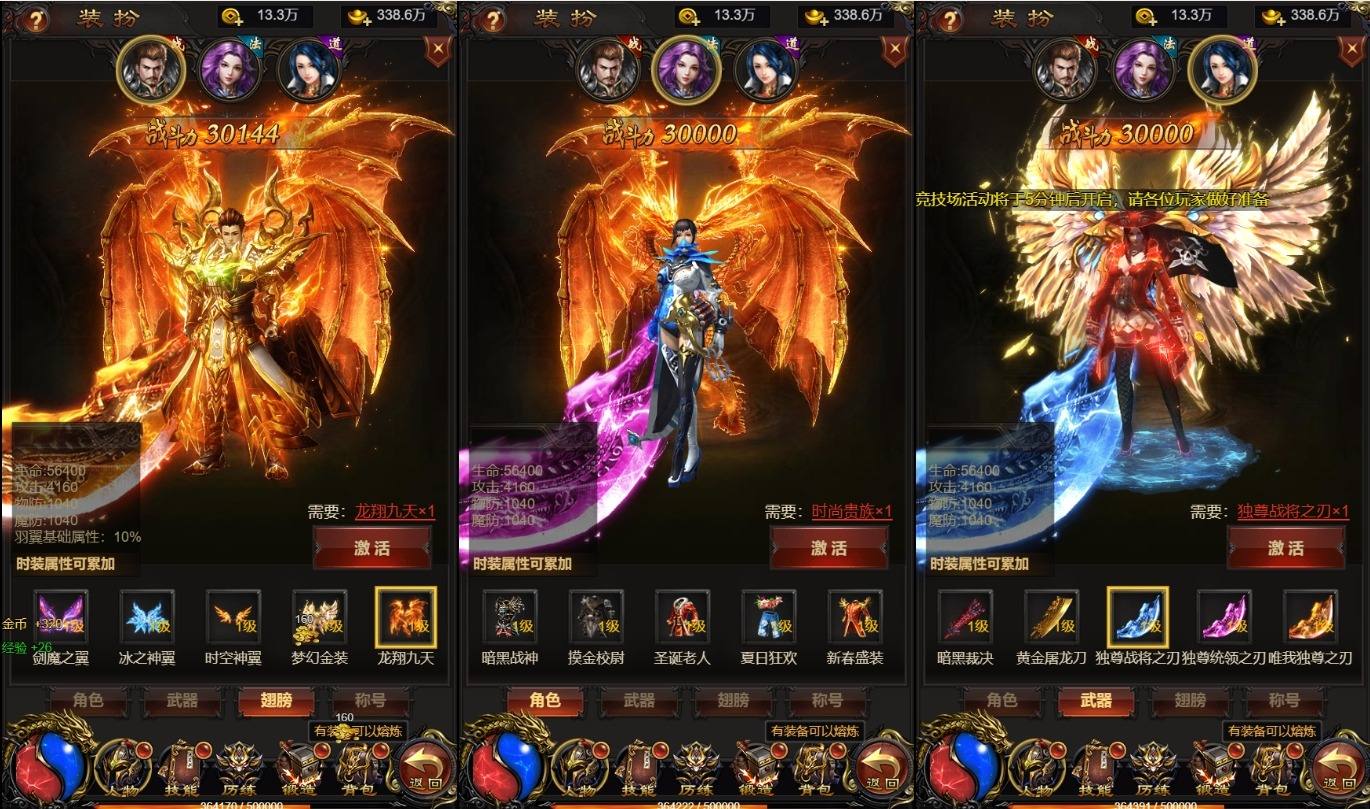The height and width of the screenshot is (809, 1370).
Task: Click the help question mark icon
Action: [37, 18]
